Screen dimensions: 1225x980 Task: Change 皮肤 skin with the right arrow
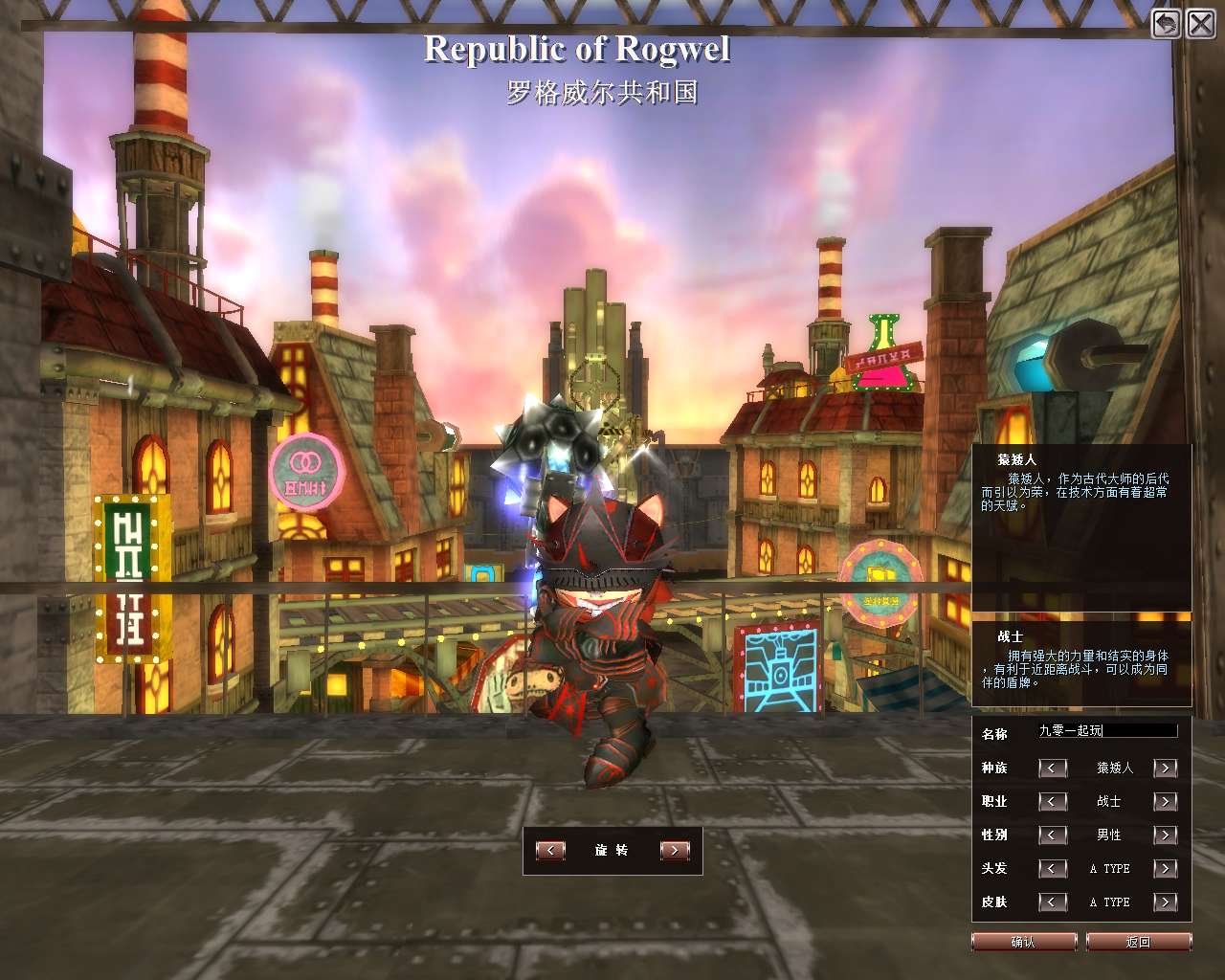[1166, 902]
